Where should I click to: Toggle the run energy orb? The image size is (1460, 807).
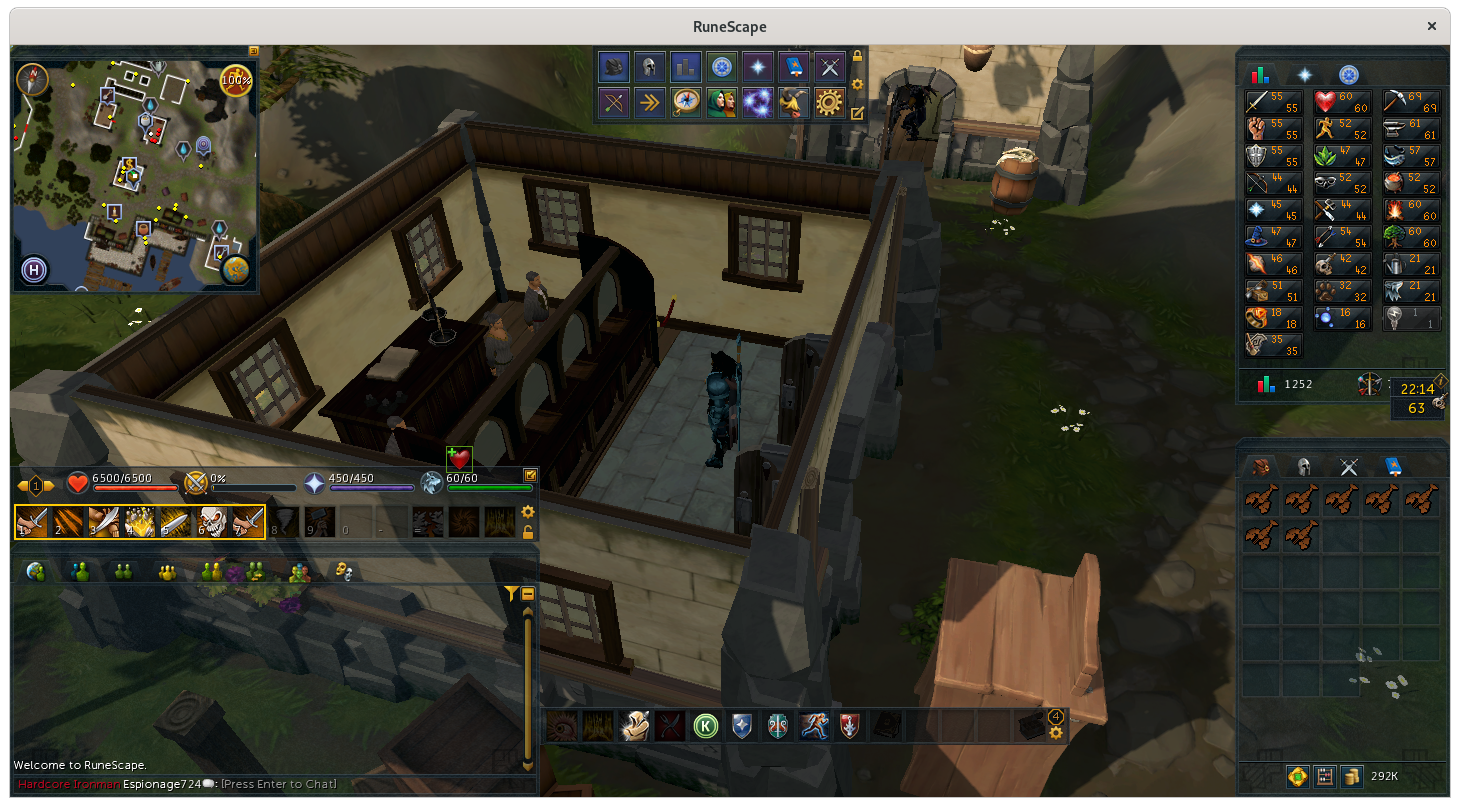coord(236,79)
